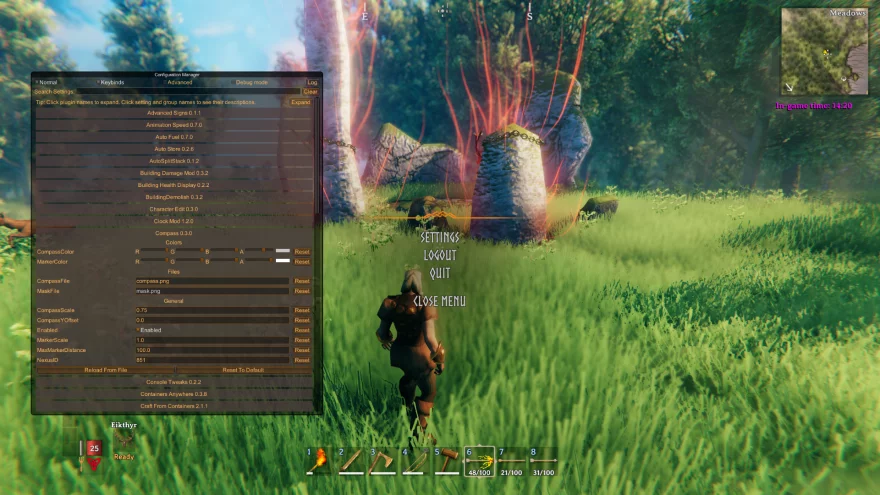Viewport: 880px width, 495px height.
Task: Click Reload From File button
Action: coord(106,370)
